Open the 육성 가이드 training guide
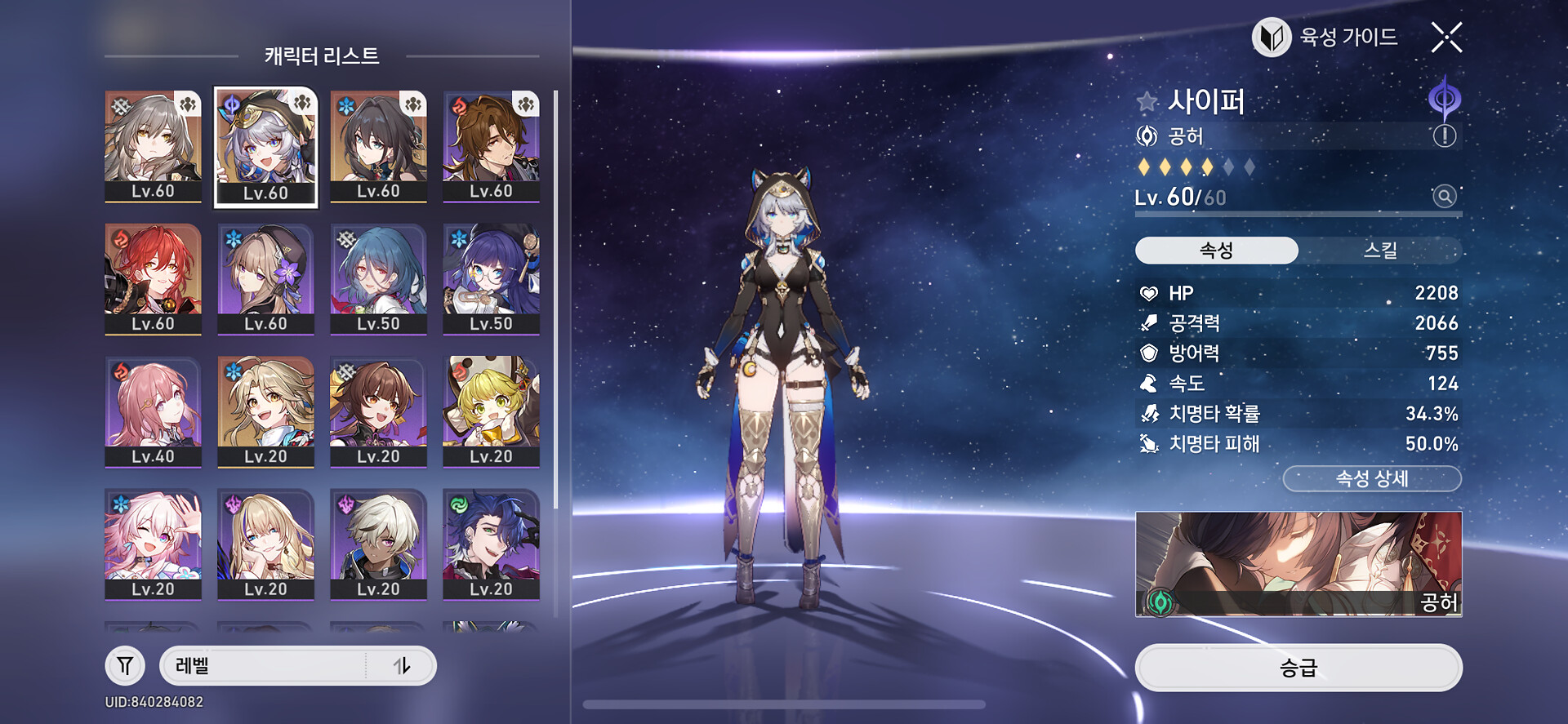This screenshot has height=724, width=1568. pyautogui.click(x=1326, y=38)
